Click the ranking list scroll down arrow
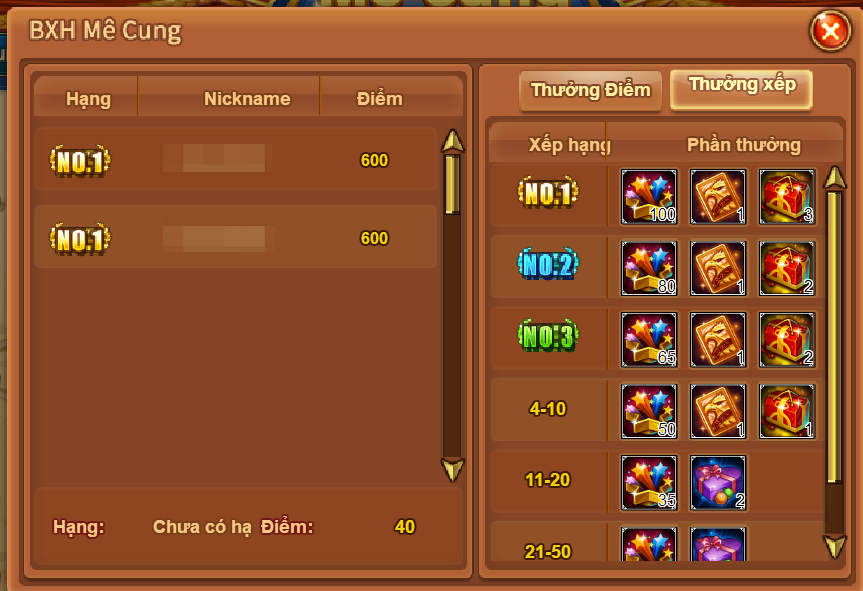 pyautogui.click(x=453, y=470)
